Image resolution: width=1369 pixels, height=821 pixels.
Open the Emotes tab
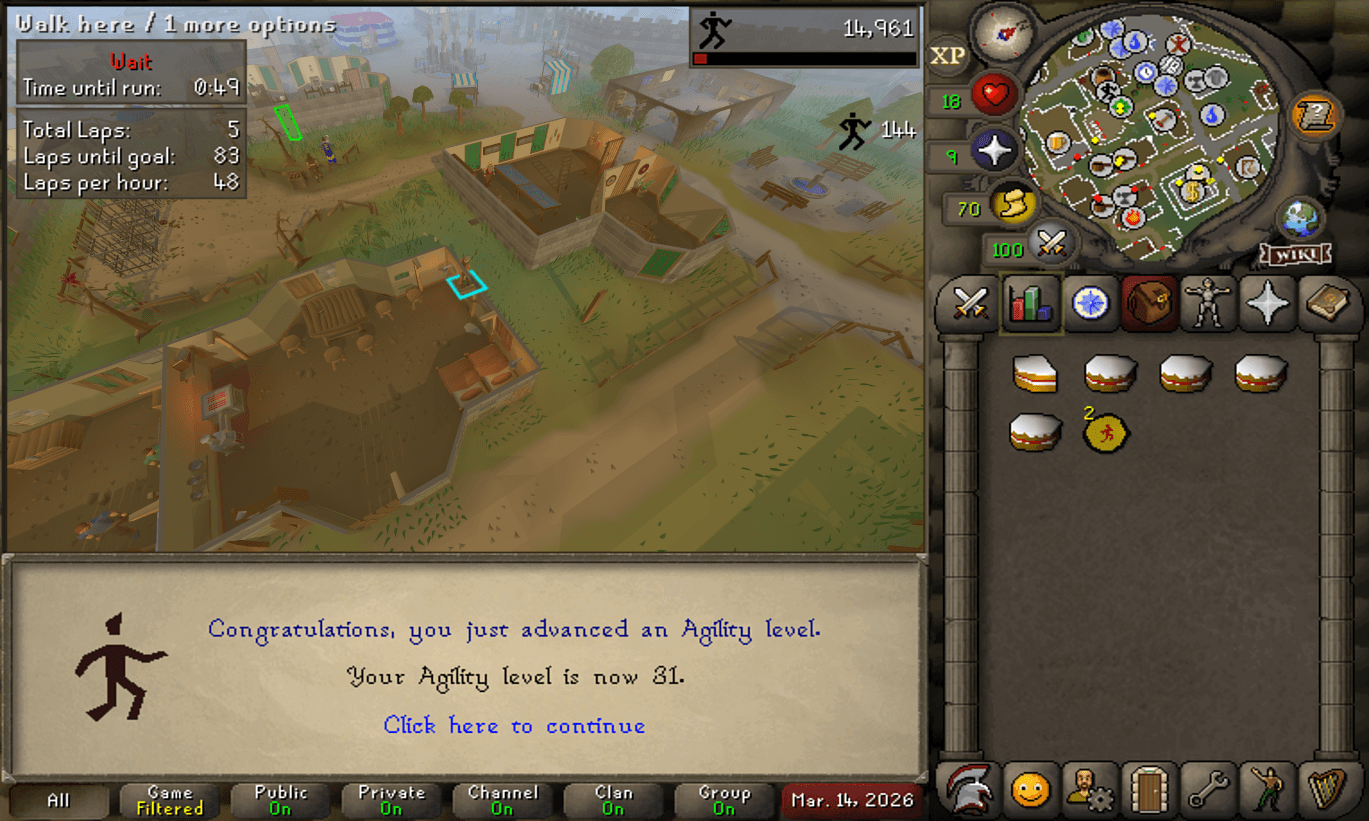point(1267,791)
